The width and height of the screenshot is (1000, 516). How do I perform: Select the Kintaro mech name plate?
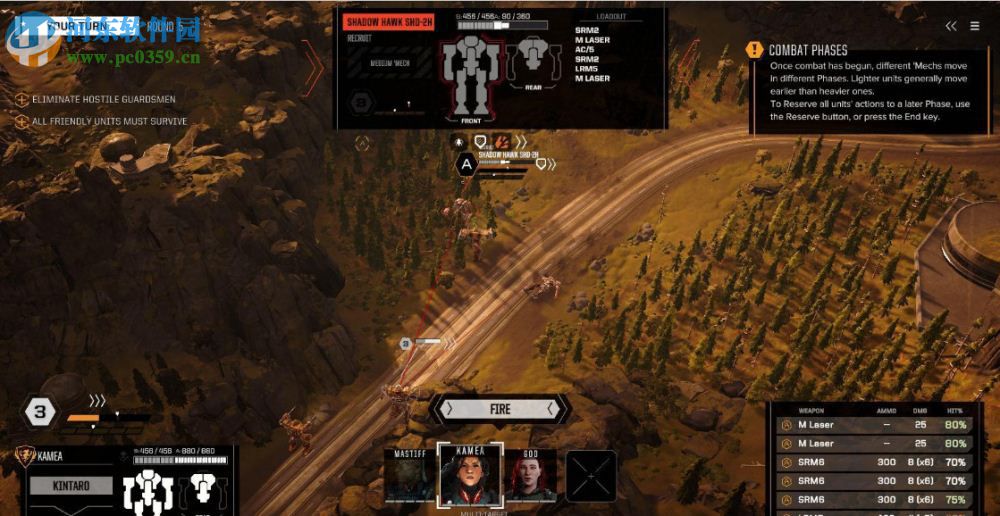[70, 486]
